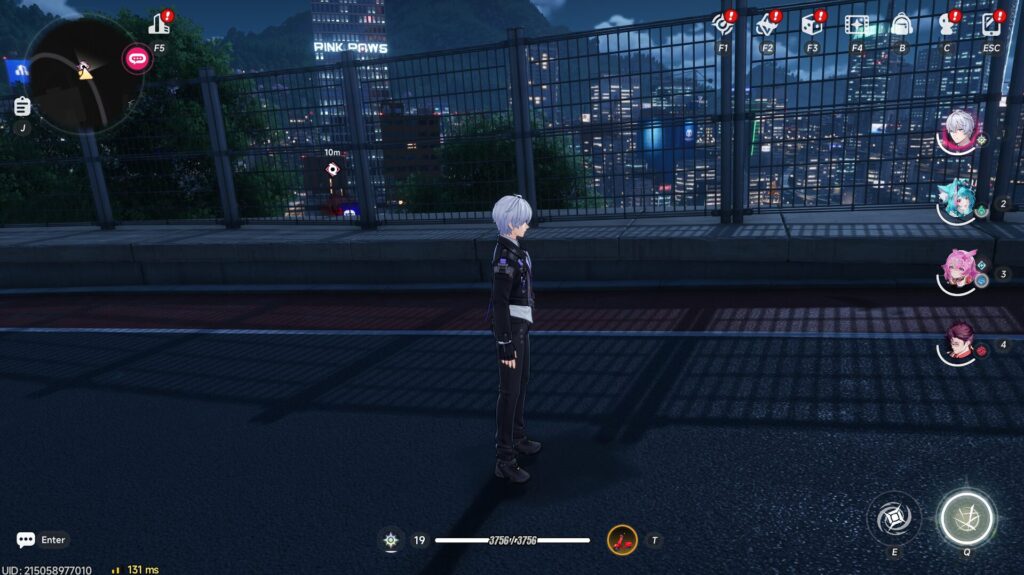Open the chat speech bubble icon
The image size is (1024, 575).
pos(26,540)
